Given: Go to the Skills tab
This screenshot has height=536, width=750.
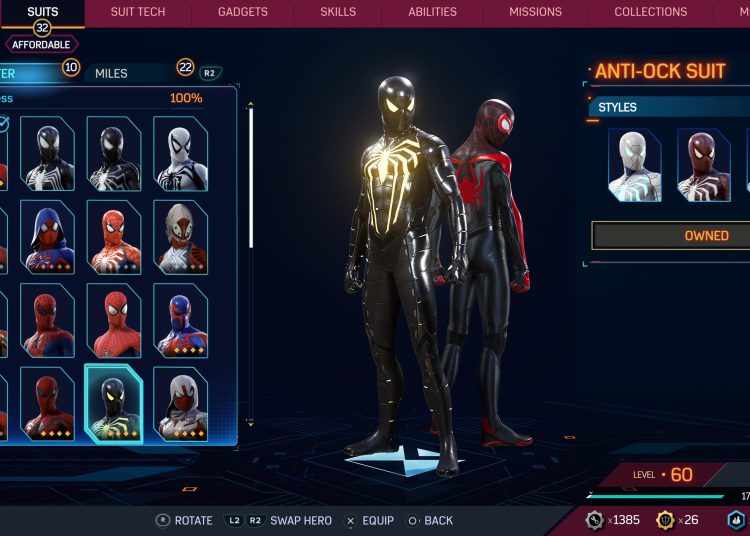Looking at the screenshot, I should click(338, 12).
